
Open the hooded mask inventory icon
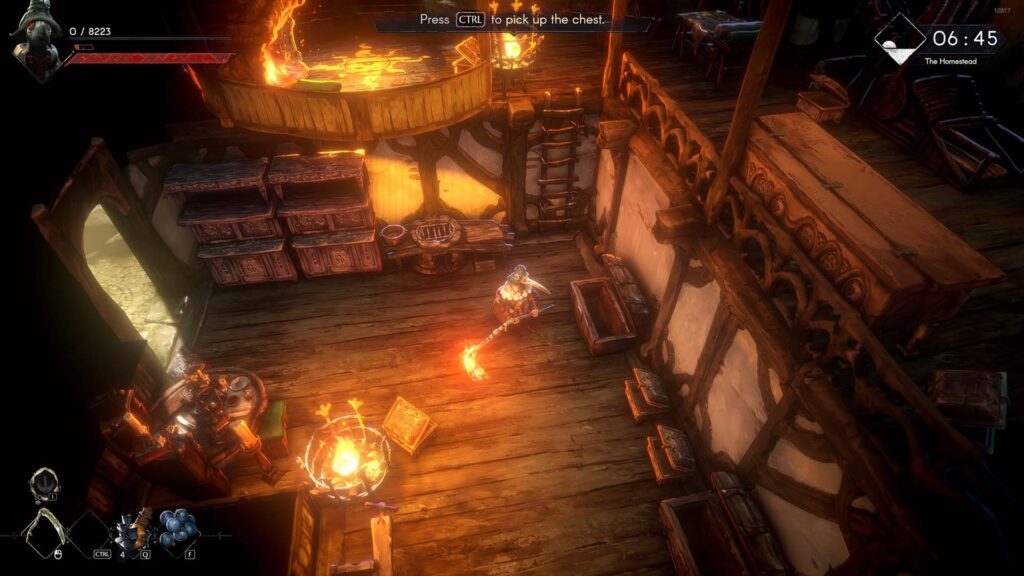click(x=44, y=483)
